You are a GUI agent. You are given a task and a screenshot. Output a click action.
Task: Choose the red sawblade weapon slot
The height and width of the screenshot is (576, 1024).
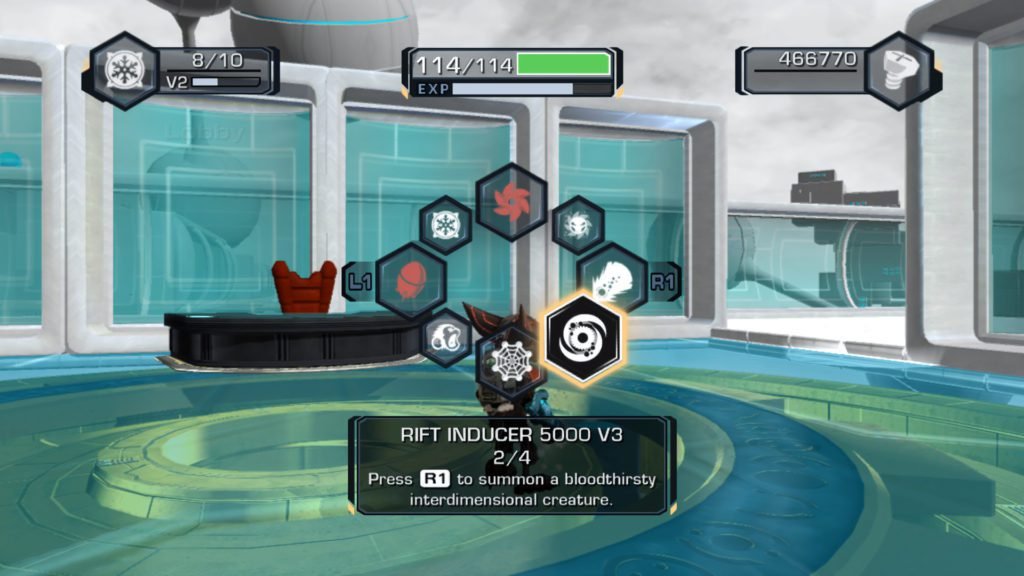pos(511,202)
